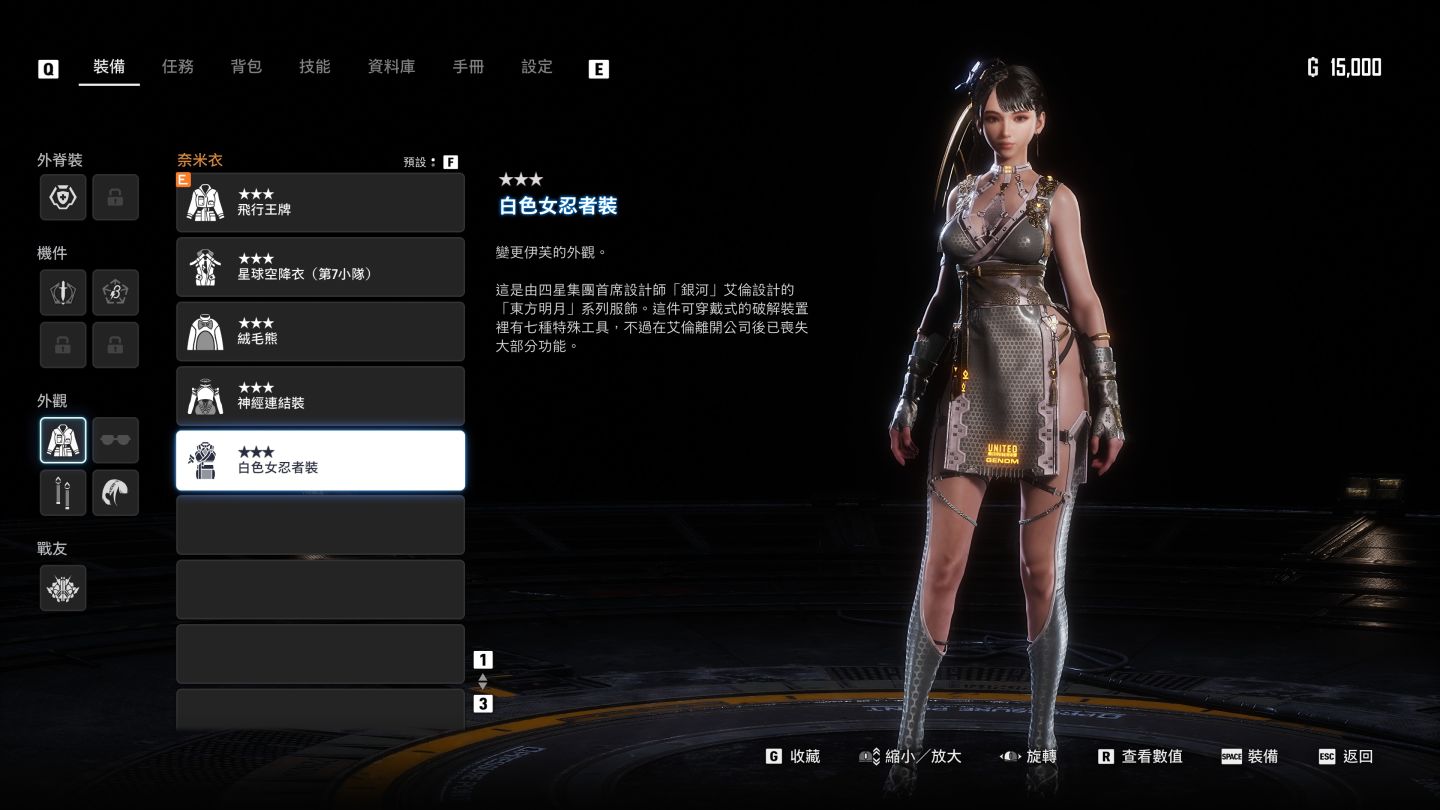The image size is (1440, 810).
Task: Select the 星球空降衣（第7小隊） outfit
Action: pos(320,267)
